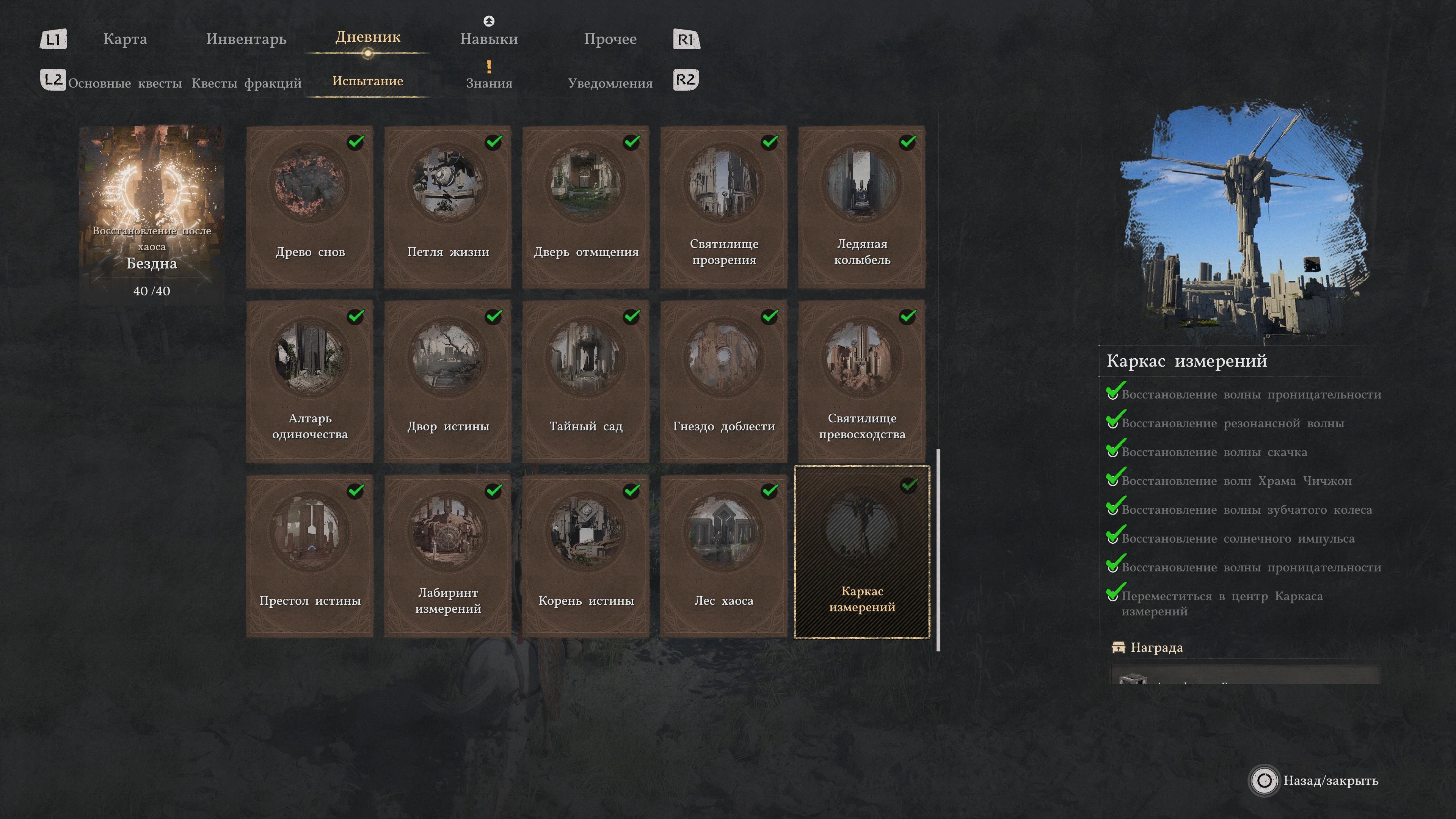View the Уведомления sub-tab

click(610, 83)
